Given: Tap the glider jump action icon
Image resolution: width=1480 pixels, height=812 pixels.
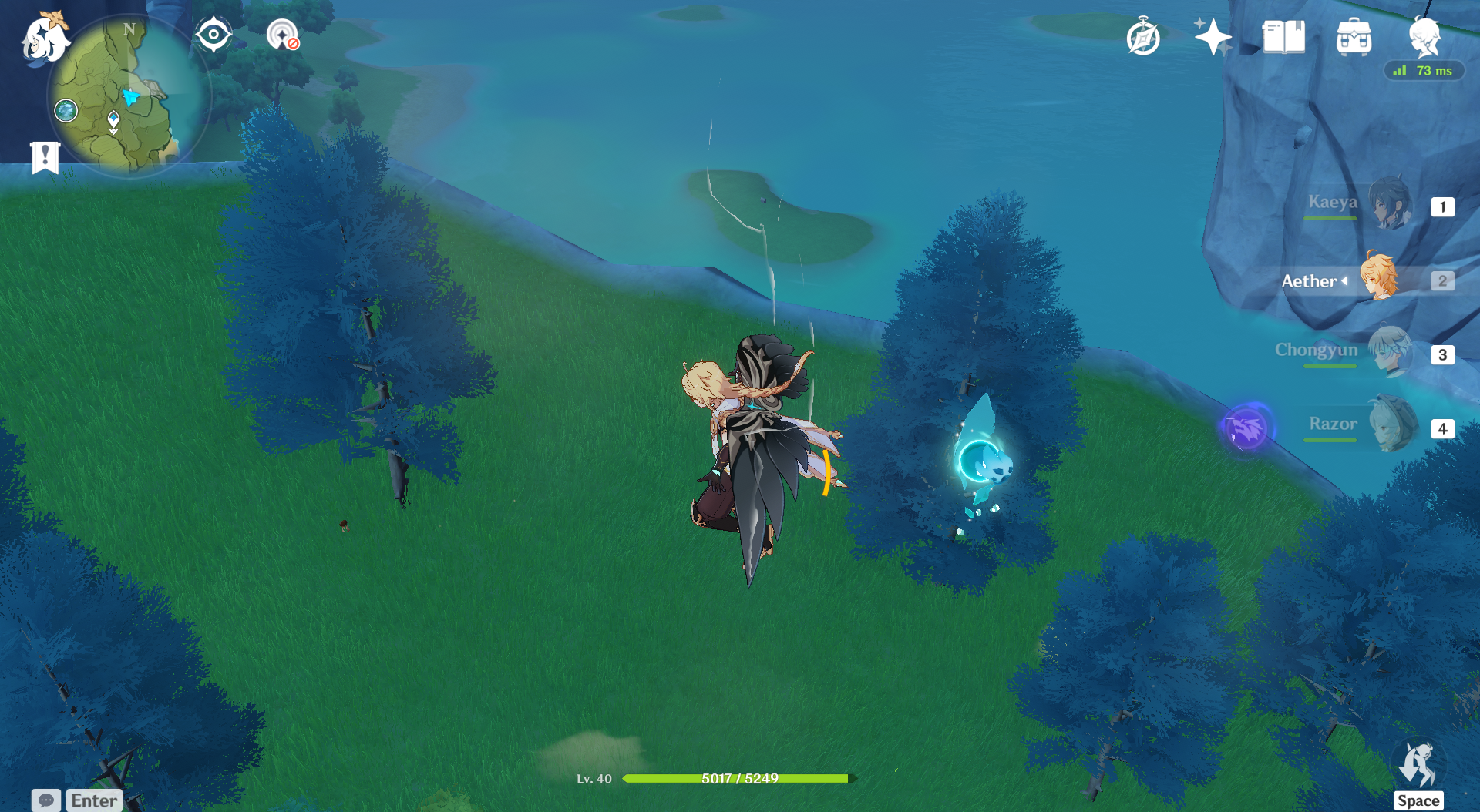Looking at the screenshot, I should [x=1418, y=766].
